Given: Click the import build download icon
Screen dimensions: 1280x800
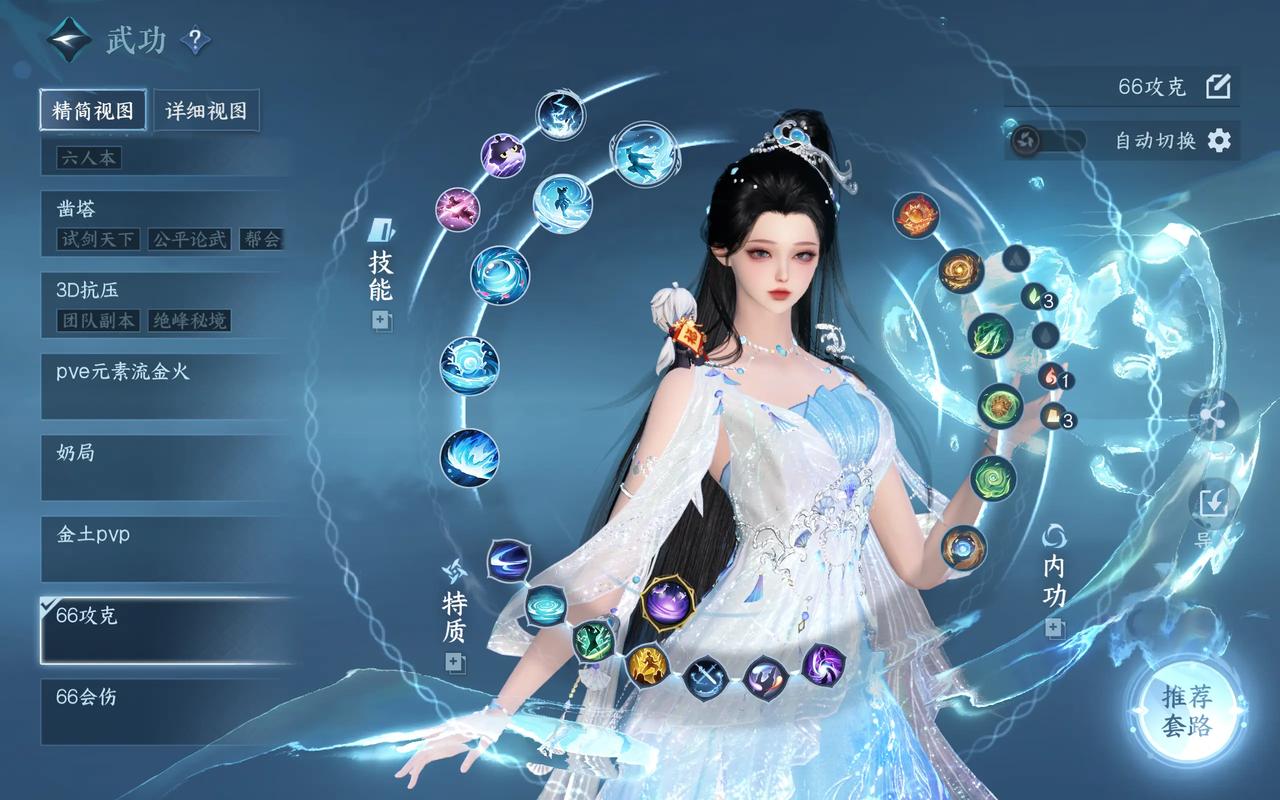Looking at the screenshot, I should click(1213, 503).
